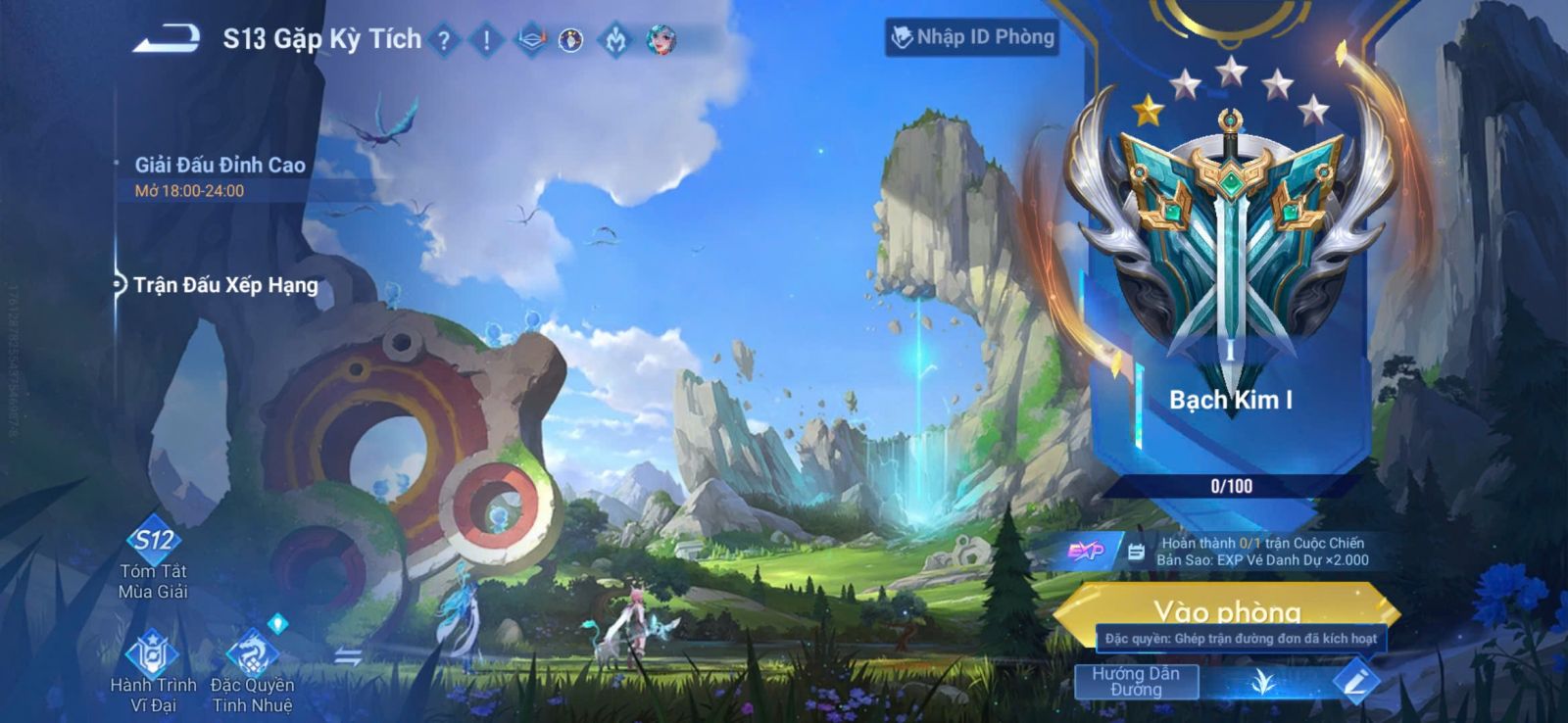Open Hành Trình Vĩ Đại
1568x723 pixels.
153,672
